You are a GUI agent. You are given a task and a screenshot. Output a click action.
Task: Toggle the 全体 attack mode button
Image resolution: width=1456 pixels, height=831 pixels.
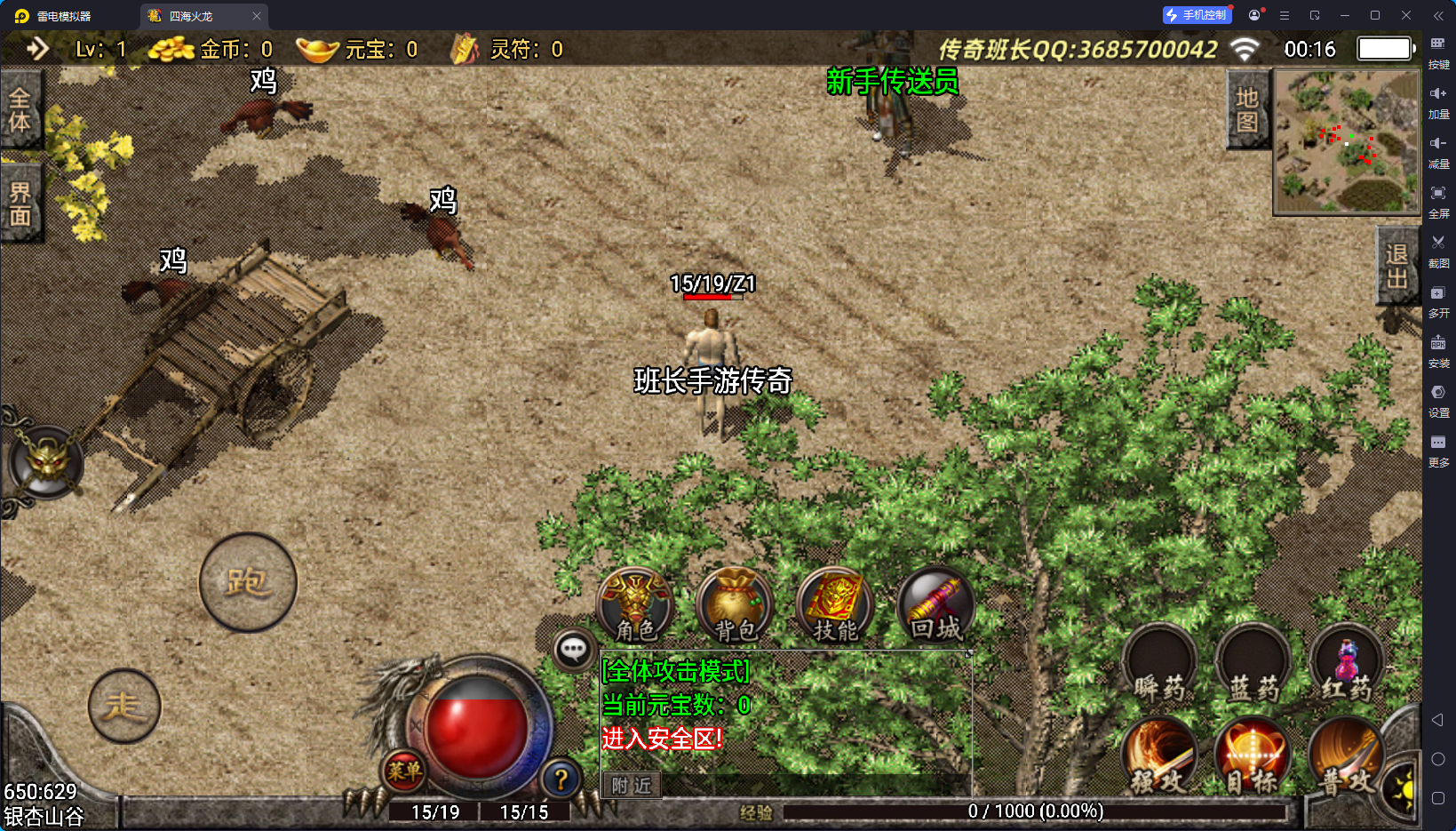[20, 110]
